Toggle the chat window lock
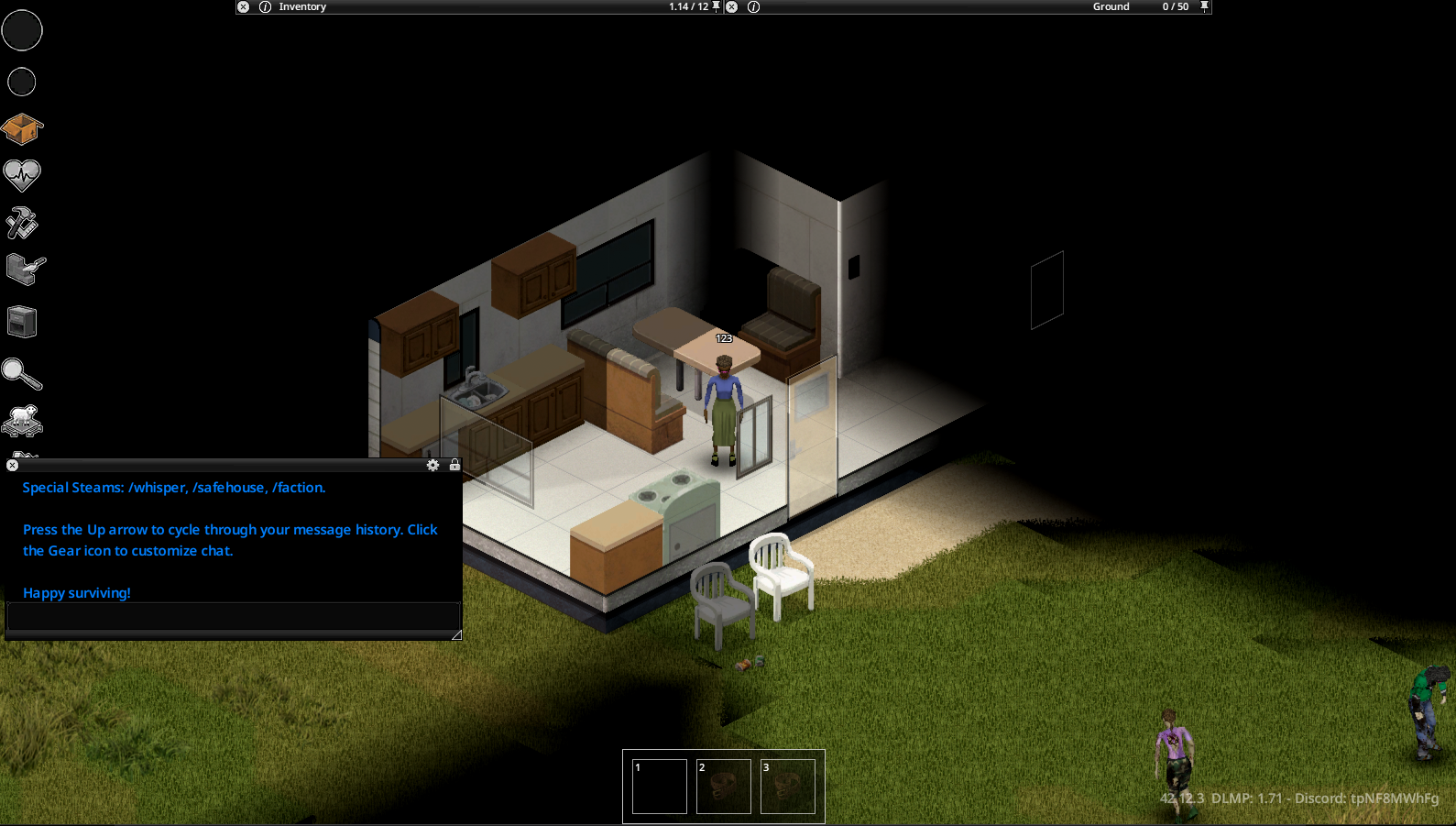This screenshot has width=1456, height=826. click(x=454, y=466)
